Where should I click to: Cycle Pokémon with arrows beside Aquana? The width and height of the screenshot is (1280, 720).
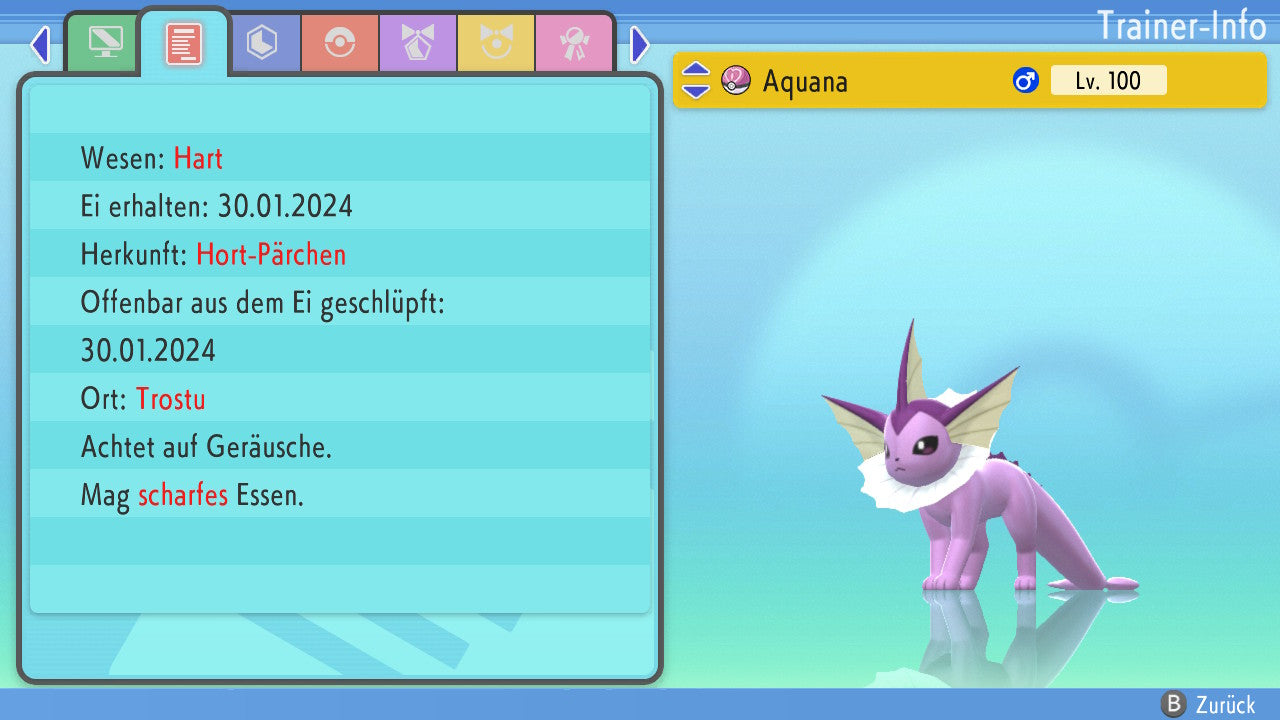point(696,81)
